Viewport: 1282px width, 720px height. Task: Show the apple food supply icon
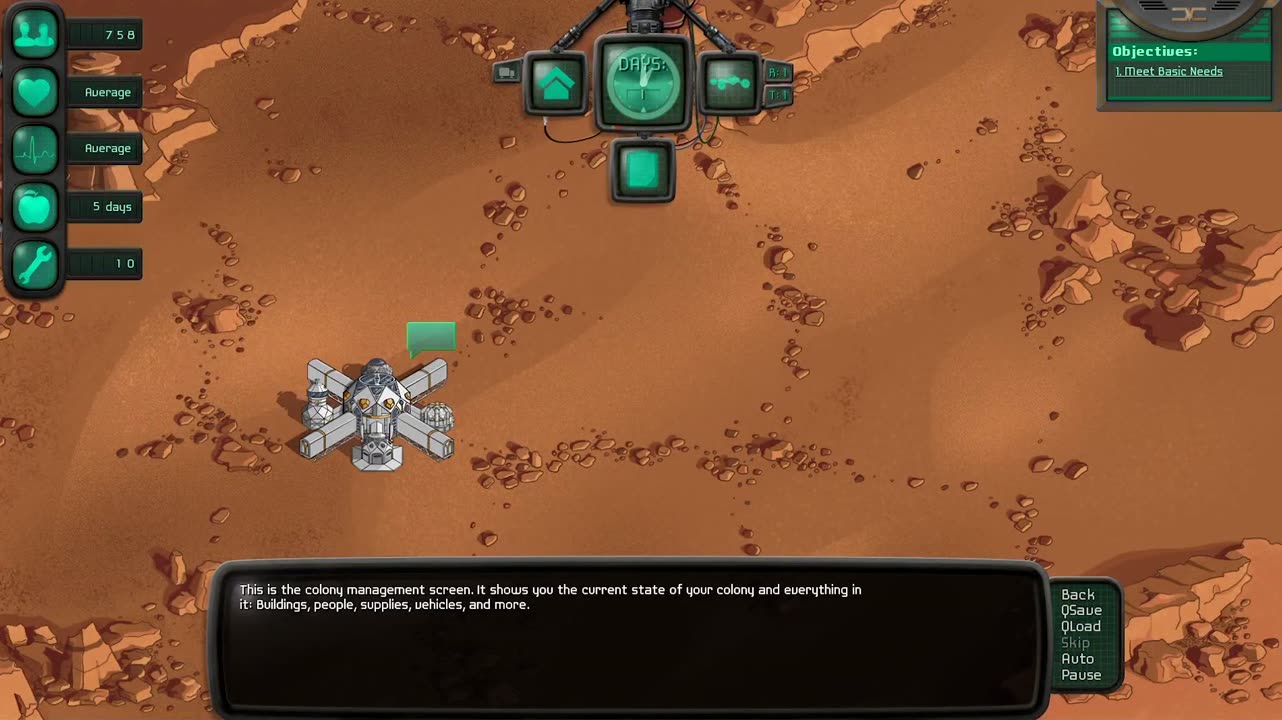pos(35,207)
